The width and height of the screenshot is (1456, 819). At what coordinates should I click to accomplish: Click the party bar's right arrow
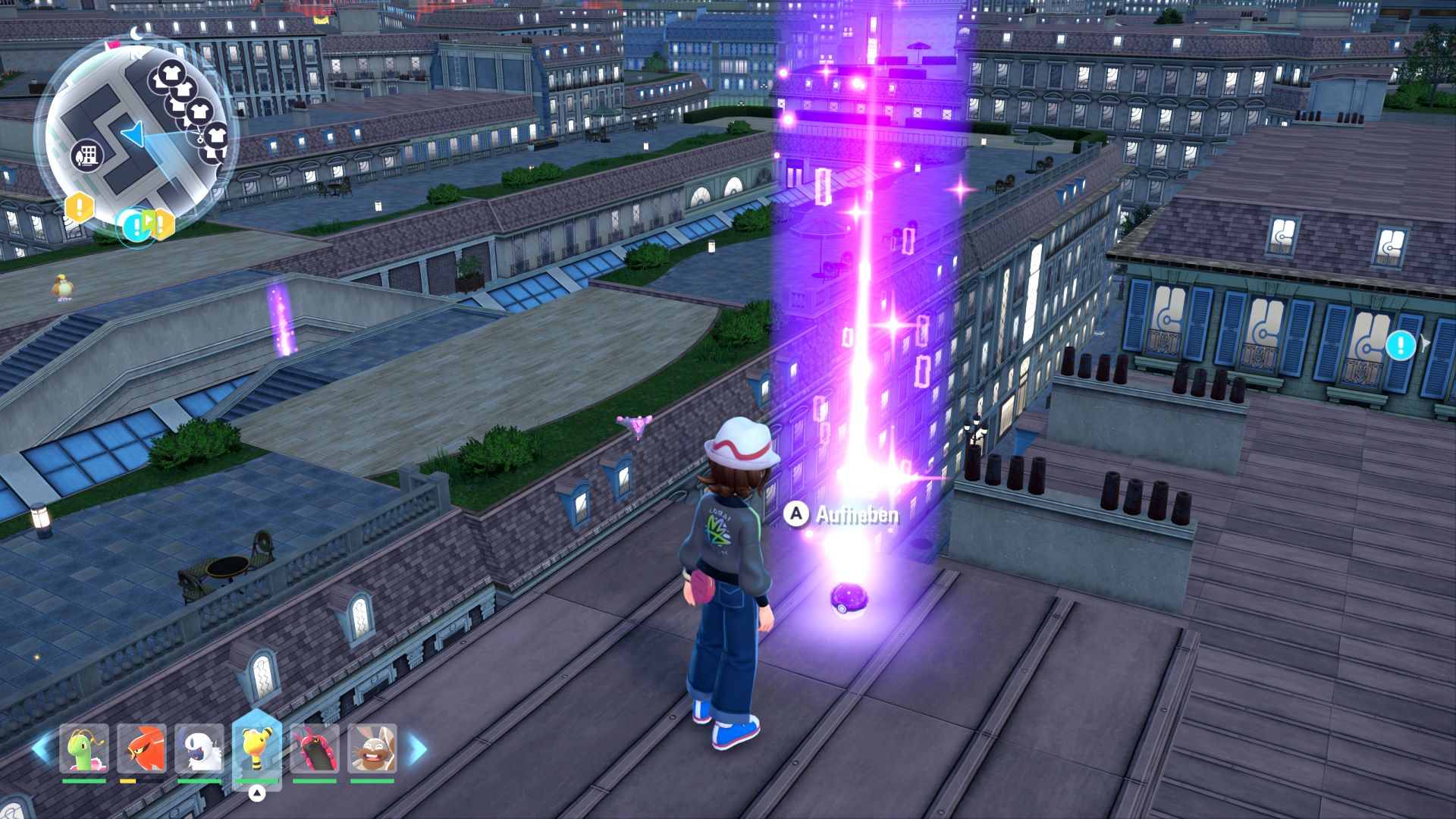[x=418, y=748]
